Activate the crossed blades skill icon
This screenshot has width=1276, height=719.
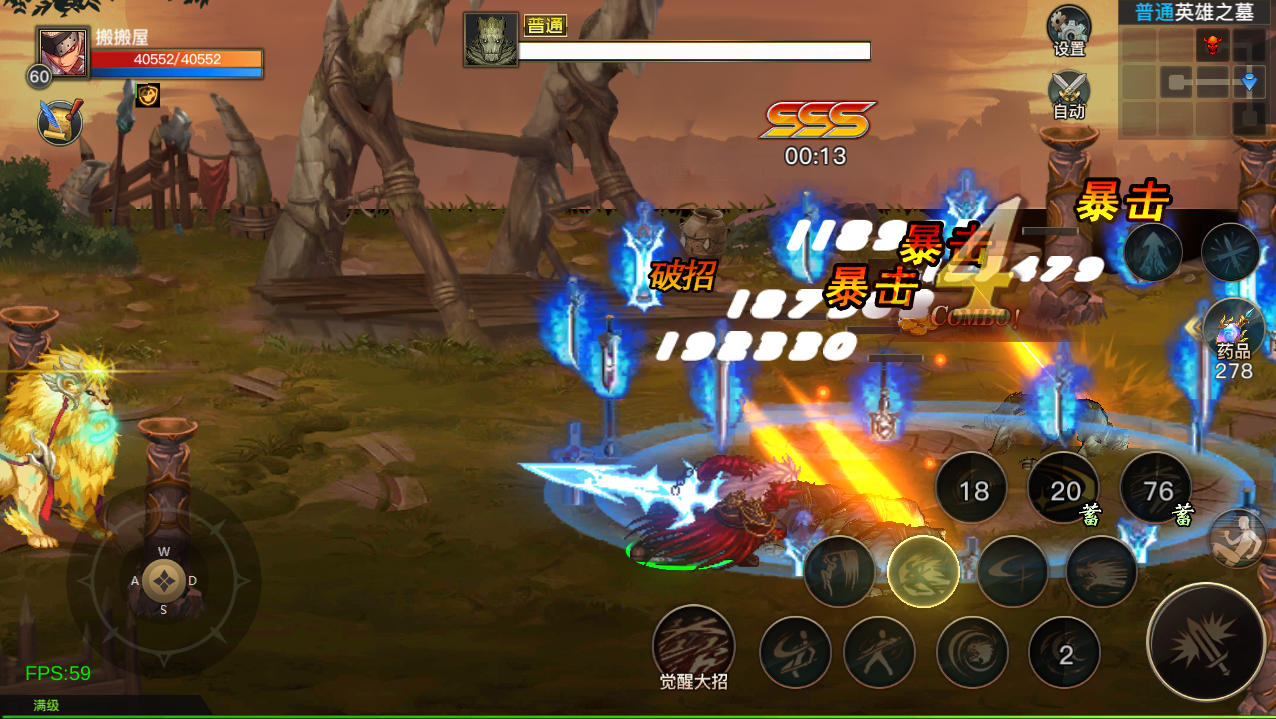(1230, 251)
